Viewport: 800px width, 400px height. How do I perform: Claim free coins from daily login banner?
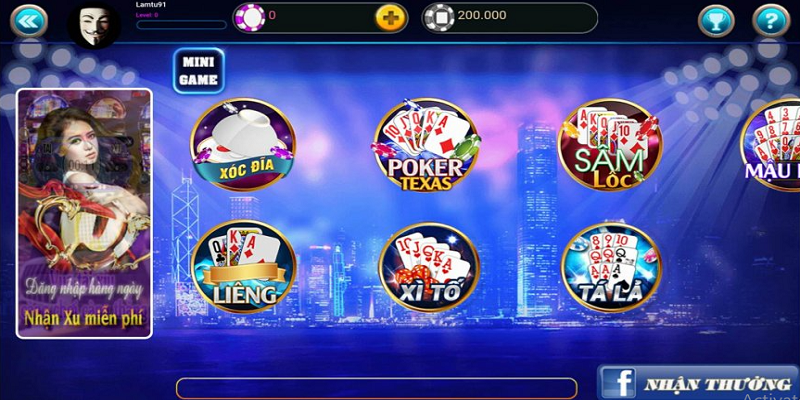[84, 213]
